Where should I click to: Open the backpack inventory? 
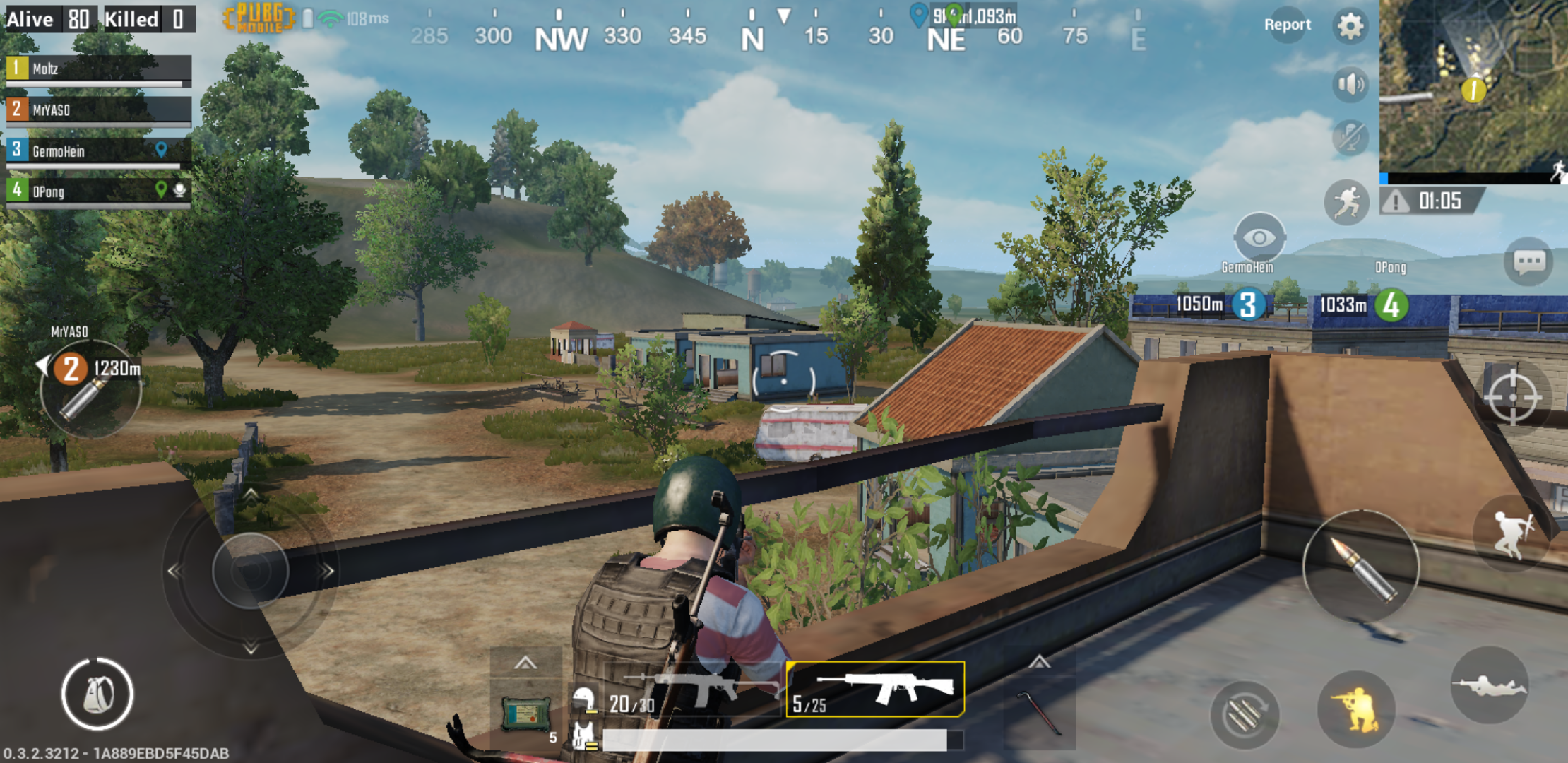click(97, 694)
